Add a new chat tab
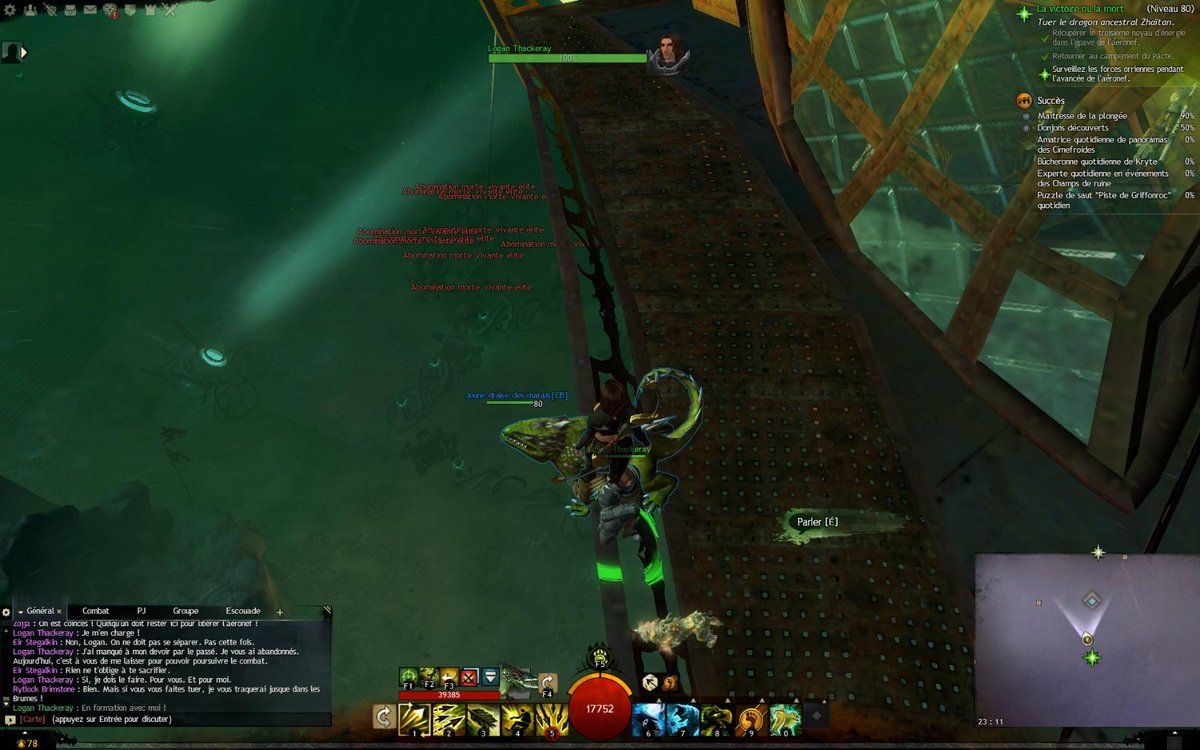 pos(280,611)
